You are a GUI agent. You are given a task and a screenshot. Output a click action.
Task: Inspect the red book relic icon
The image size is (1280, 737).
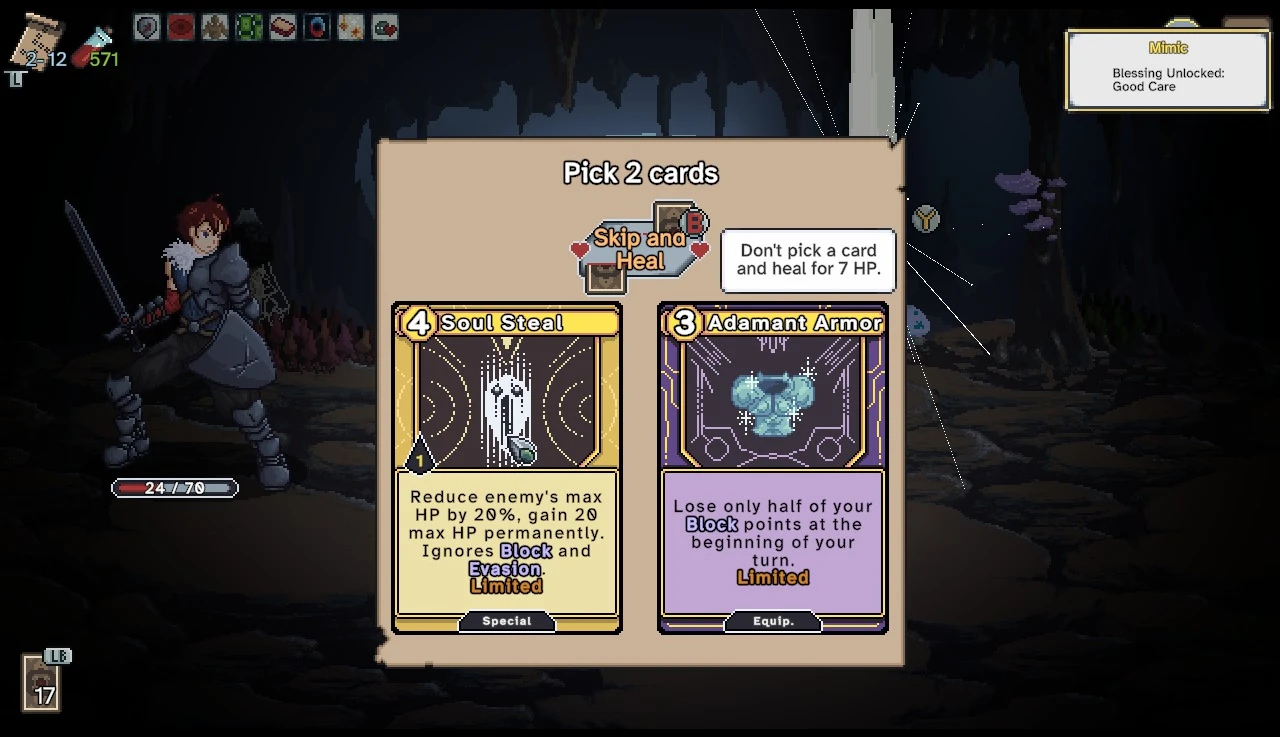283,27
